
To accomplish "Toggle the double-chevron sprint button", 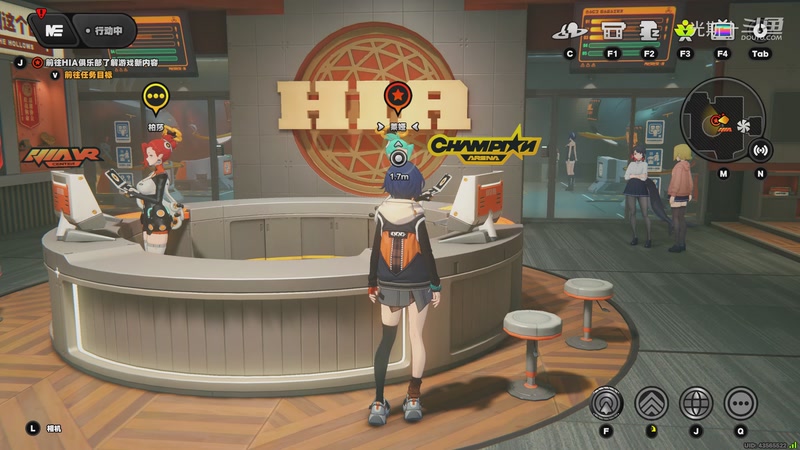I will coord(651,403).
